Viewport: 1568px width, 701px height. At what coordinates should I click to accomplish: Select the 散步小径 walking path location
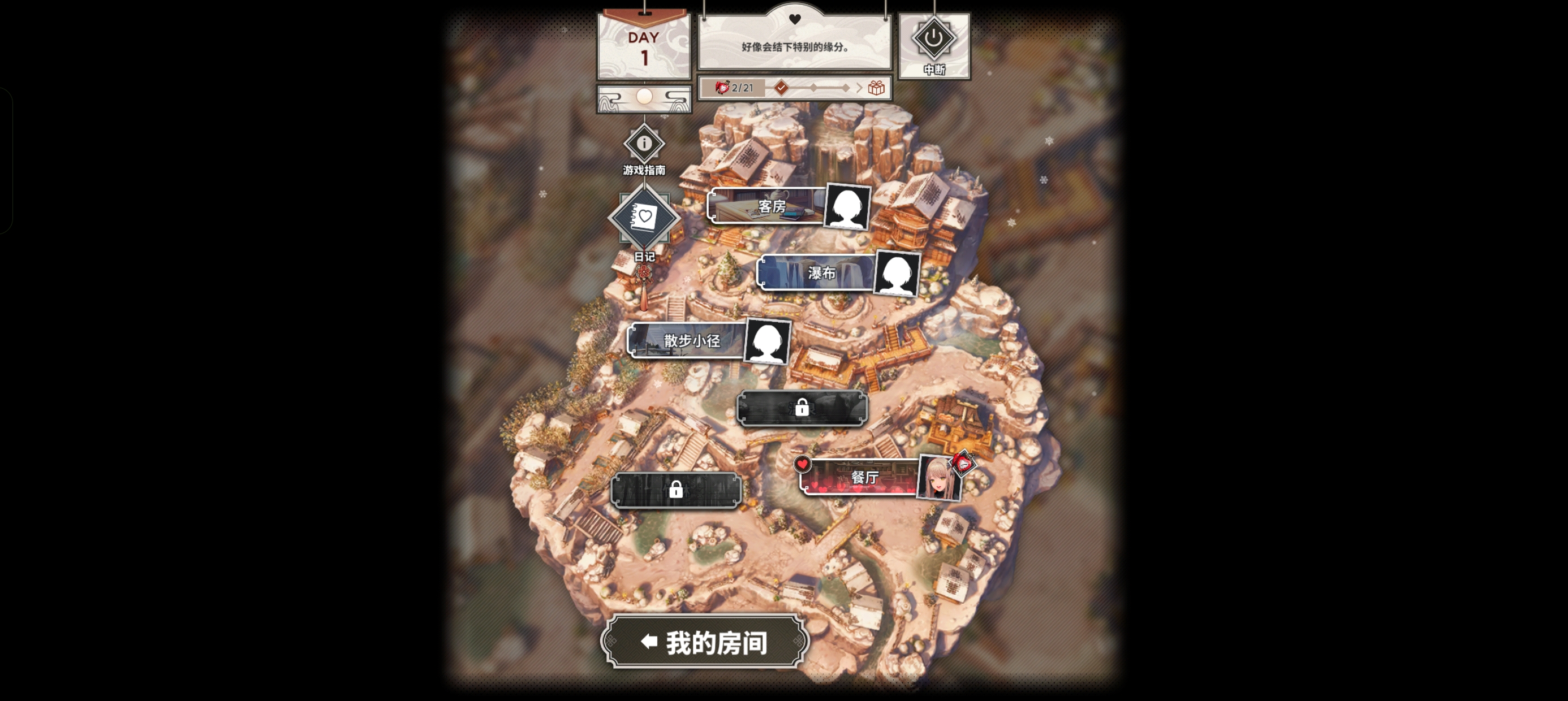click(x=688, y=341)
